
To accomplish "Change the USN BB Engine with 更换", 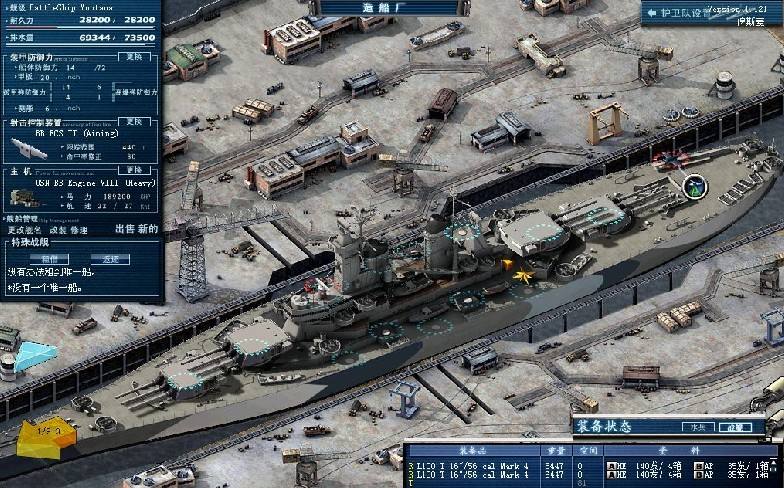I will point(135,170).
